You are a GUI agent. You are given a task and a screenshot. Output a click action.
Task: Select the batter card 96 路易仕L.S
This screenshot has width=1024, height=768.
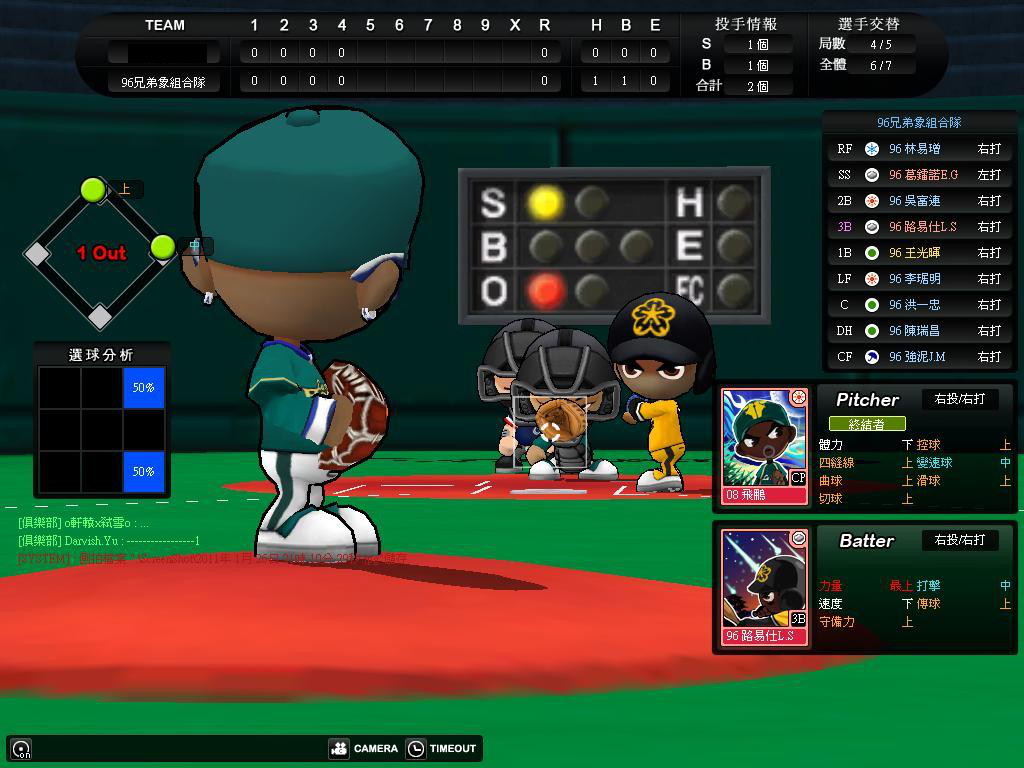(x=765, y=587)
